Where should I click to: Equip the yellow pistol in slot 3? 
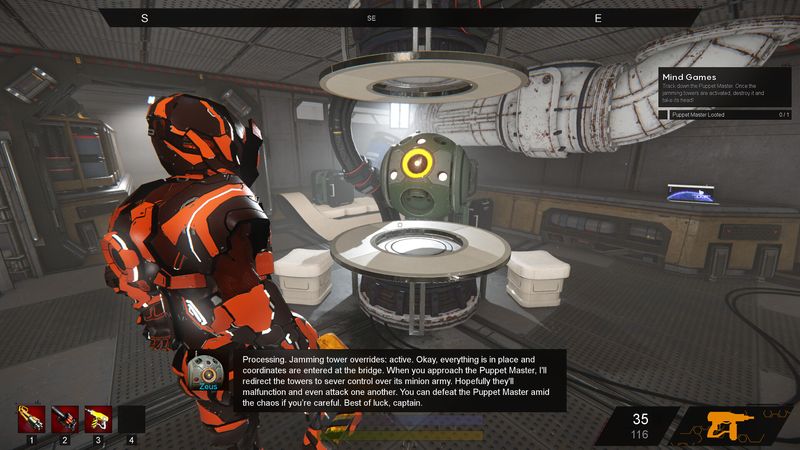(98, 417)
